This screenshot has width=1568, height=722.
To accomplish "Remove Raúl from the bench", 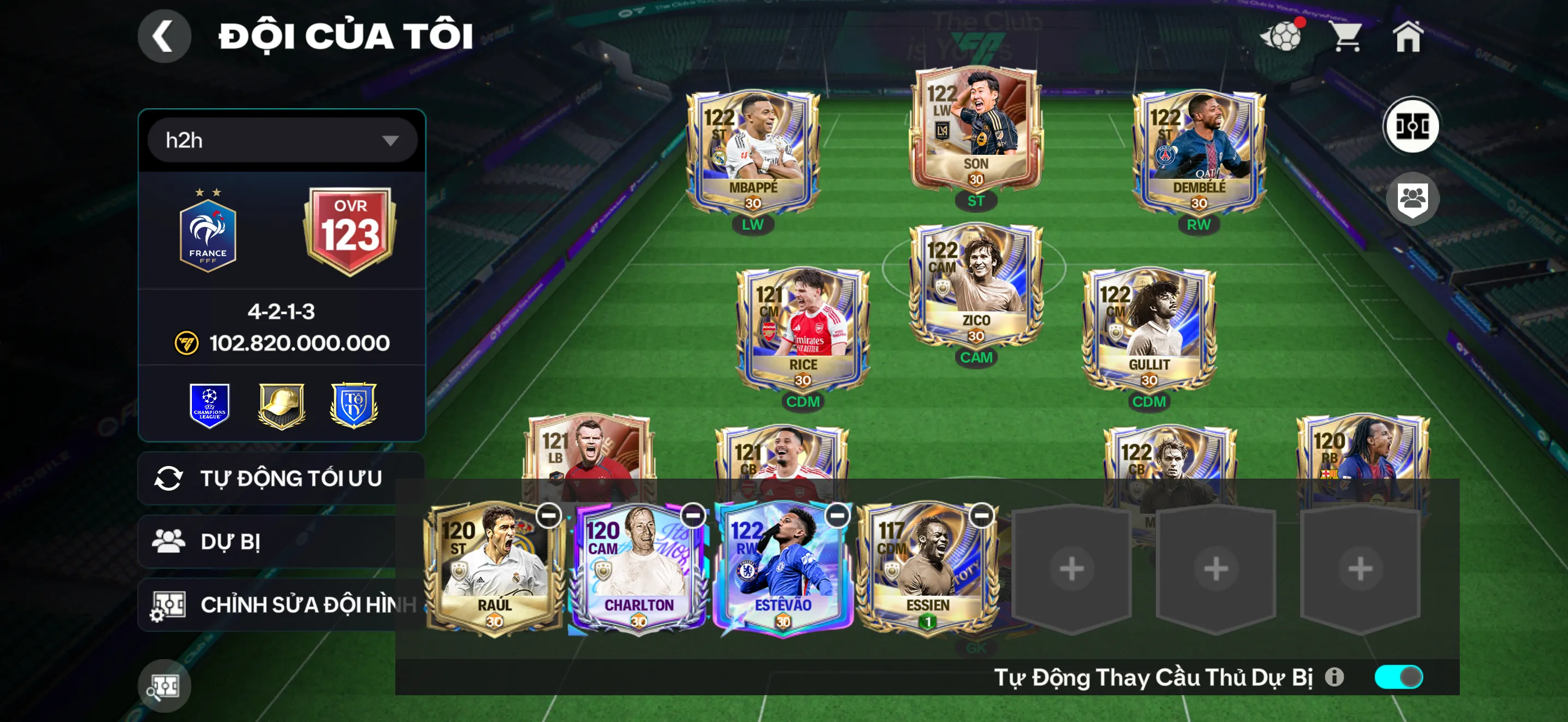I will 548,516.
